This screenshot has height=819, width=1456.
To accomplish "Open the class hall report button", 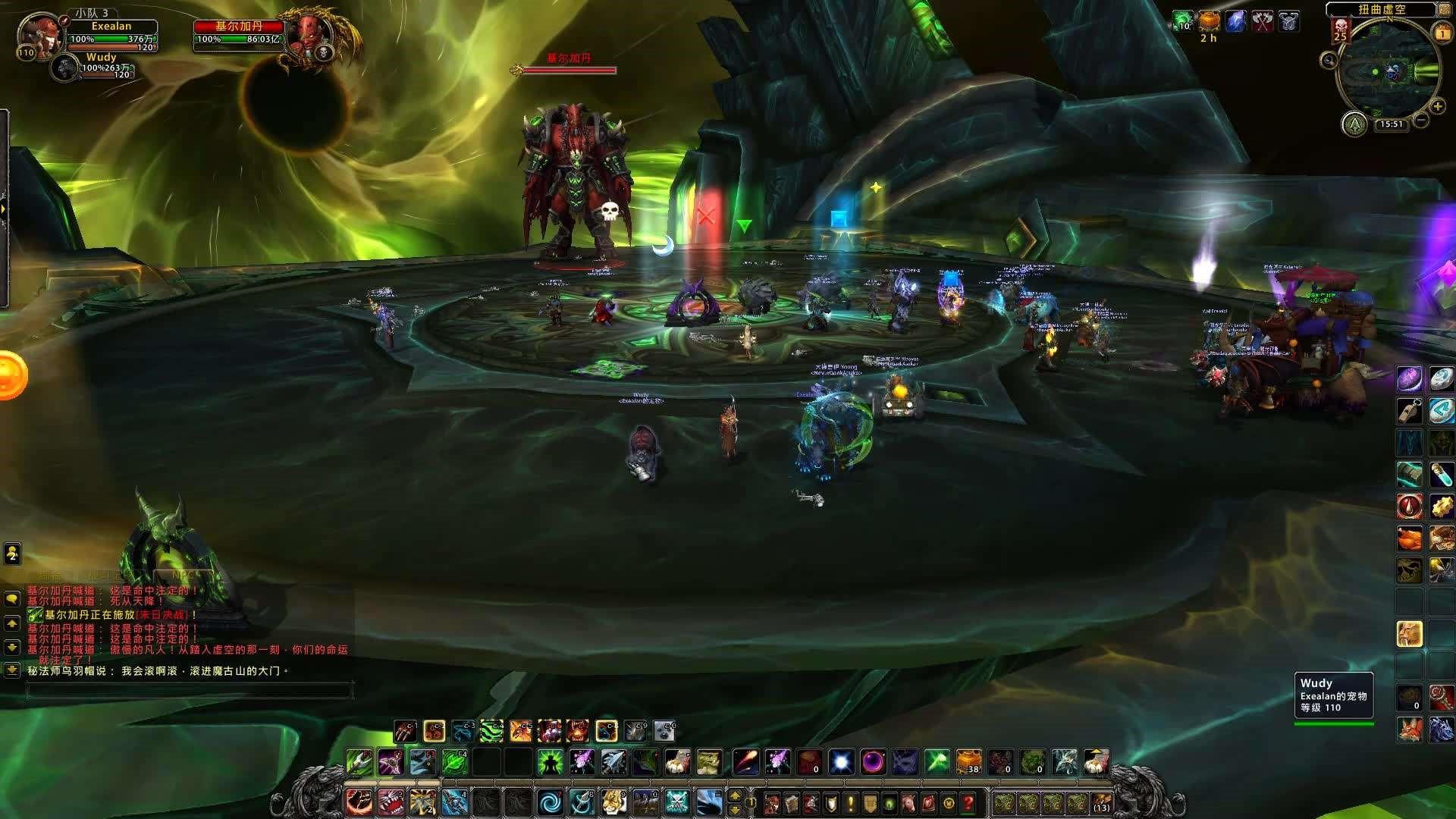I will 1354,124.
